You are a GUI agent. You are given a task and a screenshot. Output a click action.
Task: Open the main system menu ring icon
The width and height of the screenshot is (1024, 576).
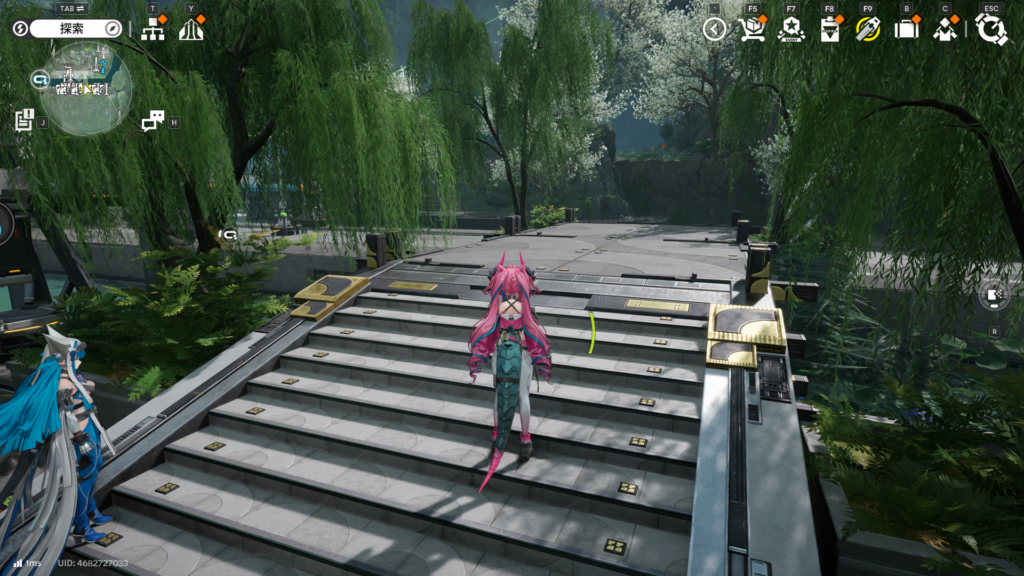click(991, 29)
